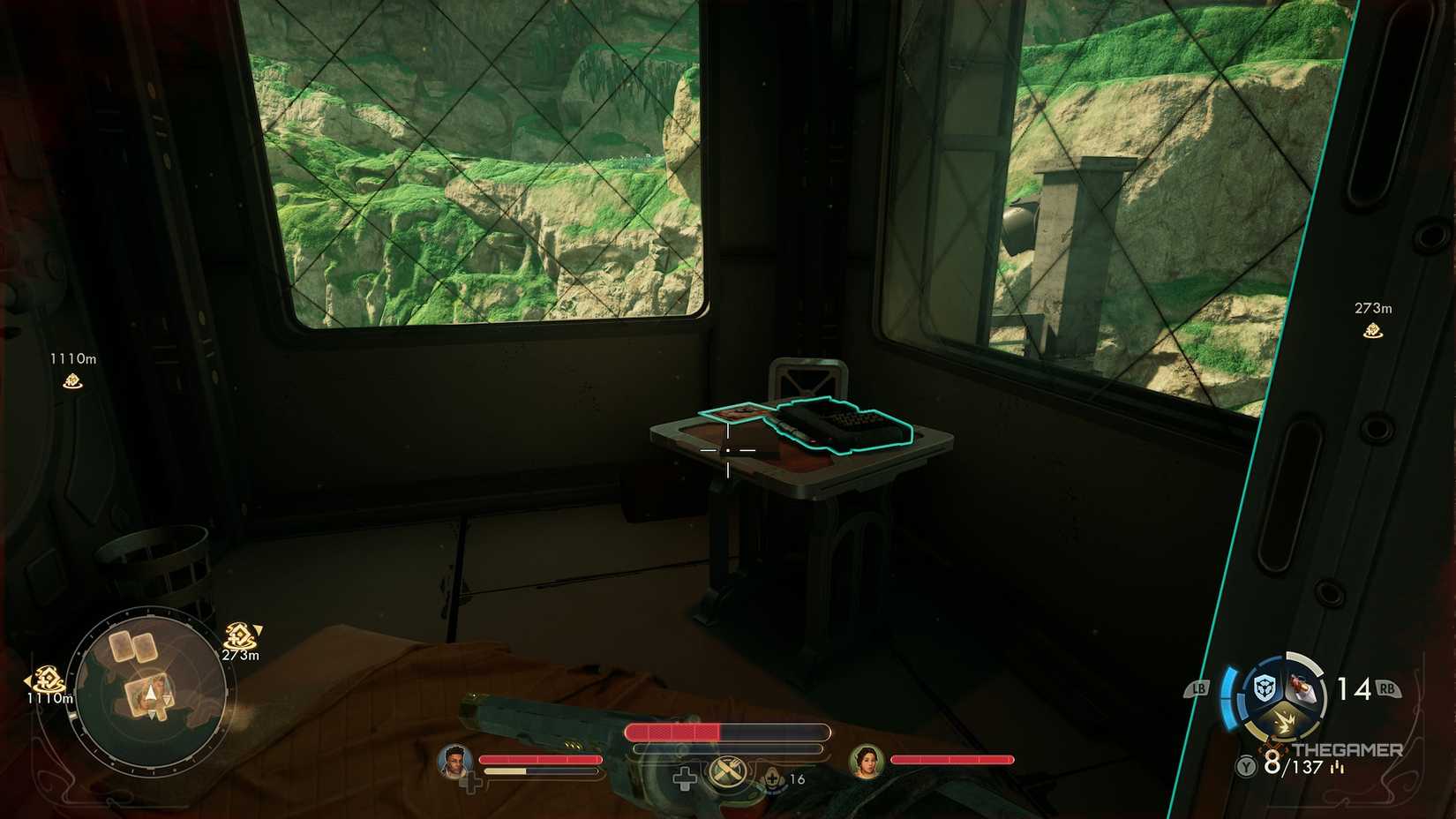
Task: Toggle the Y button reload prompt
Action: [x=1245, y=765]
